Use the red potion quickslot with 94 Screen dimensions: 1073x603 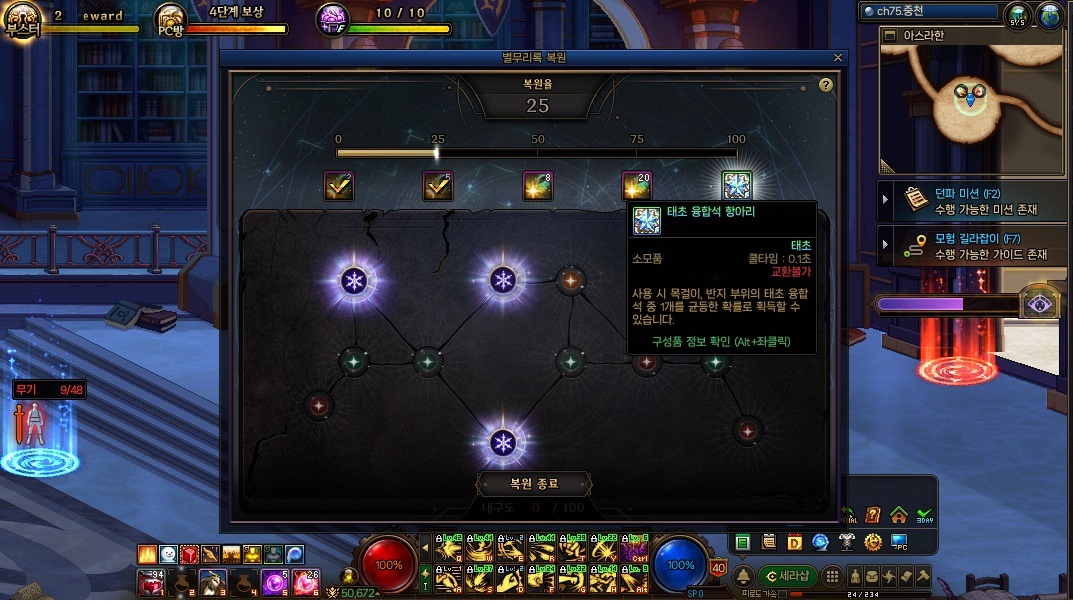coord(150,582)
